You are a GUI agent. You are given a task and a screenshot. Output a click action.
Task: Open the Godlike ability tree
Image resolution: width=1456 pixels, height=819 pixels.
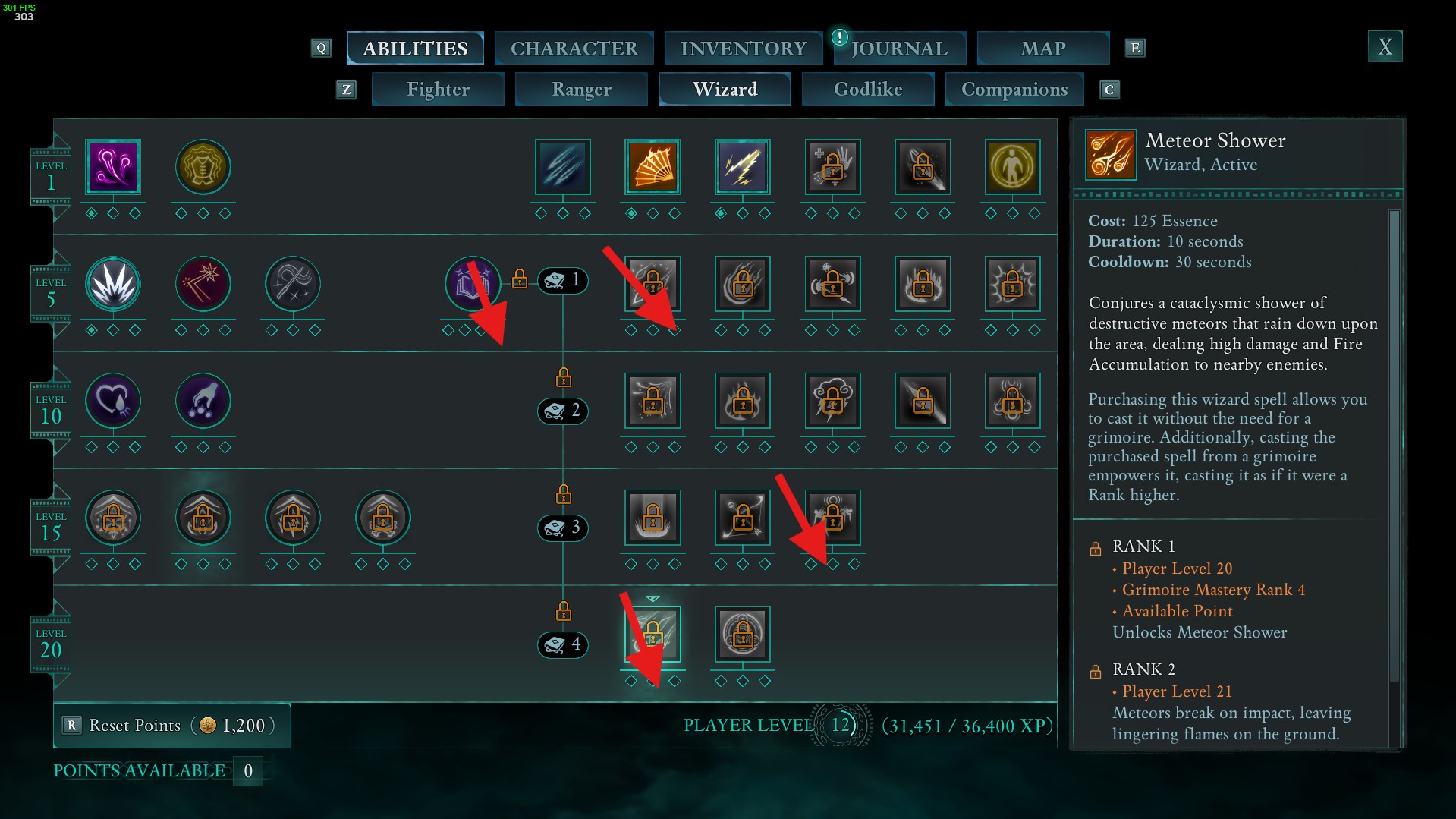click(868, 90)
